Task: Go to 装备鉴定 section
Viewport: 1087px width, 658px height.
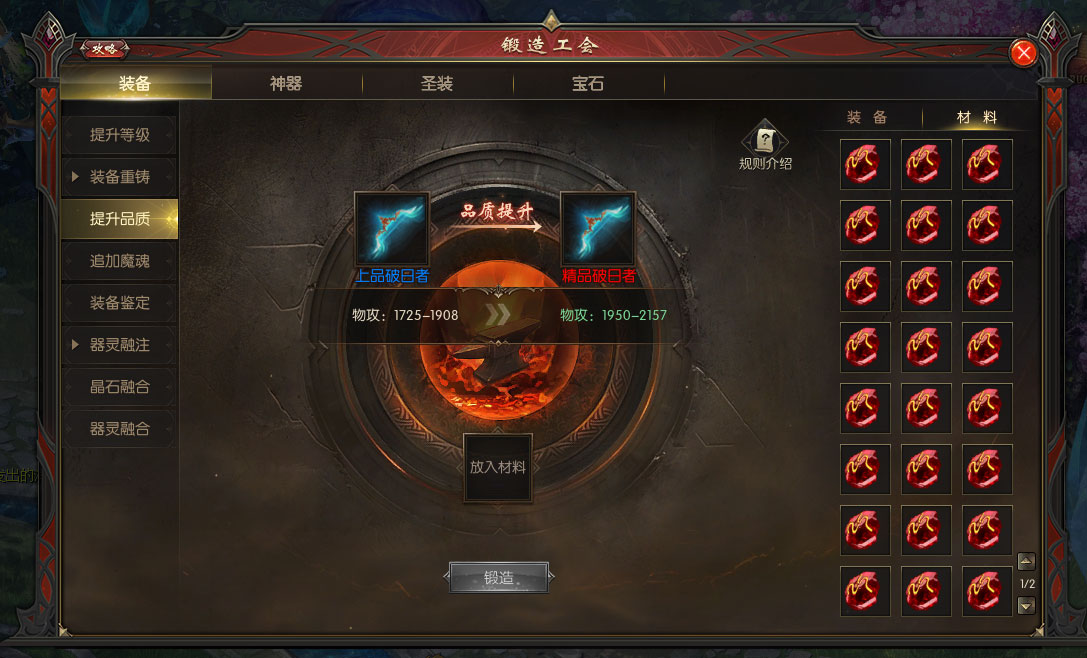Action: pyautogui.click(x=119, y=303)
